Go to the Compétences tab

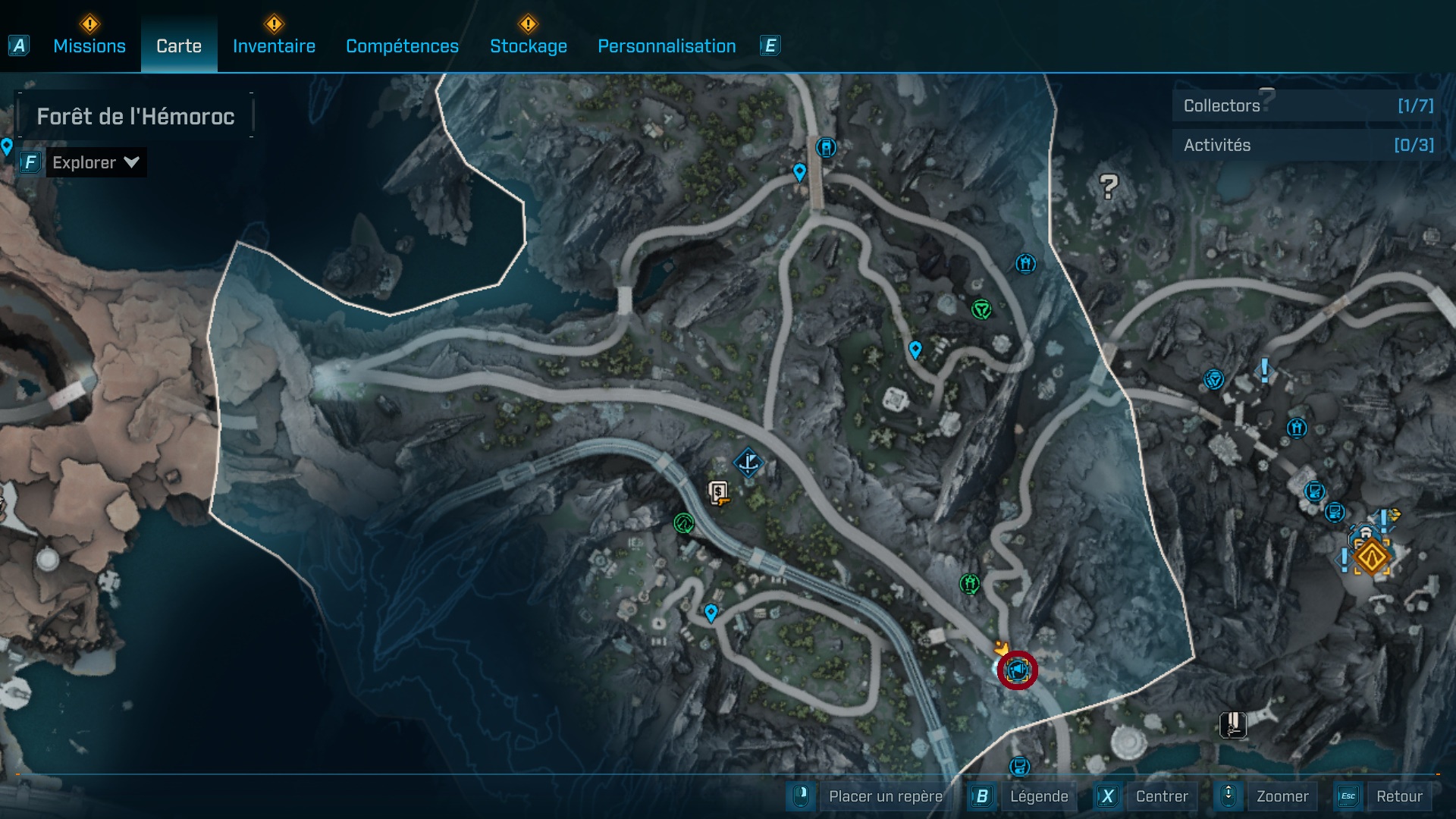(402, 46)
